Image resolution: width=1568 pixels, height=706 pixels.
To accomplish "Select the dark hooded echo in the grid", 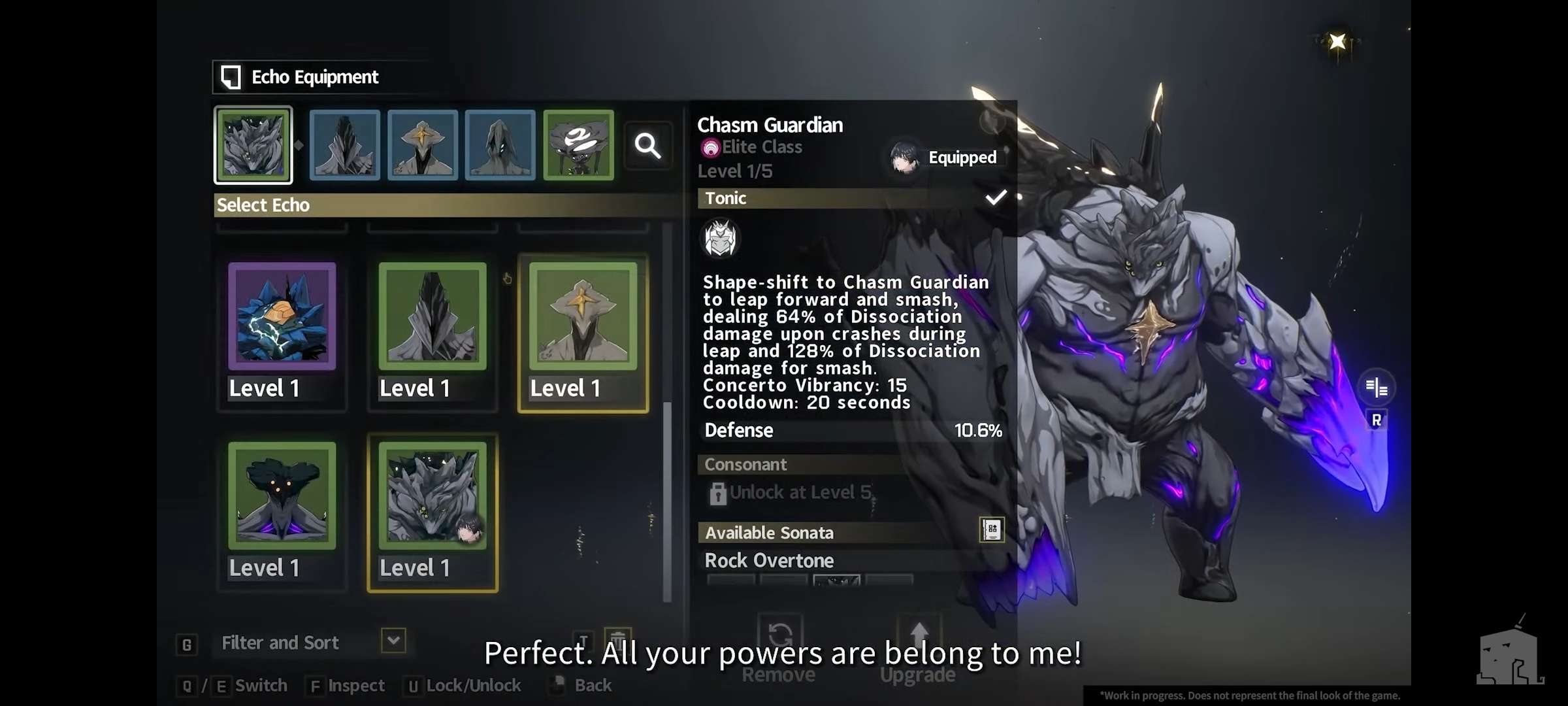I will coord(433,317).
